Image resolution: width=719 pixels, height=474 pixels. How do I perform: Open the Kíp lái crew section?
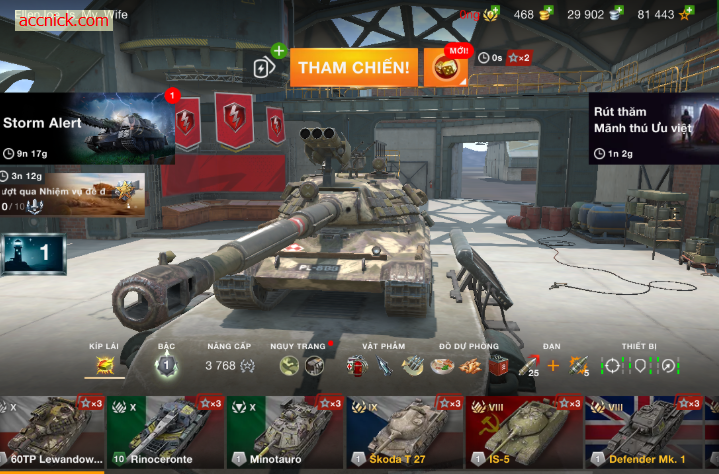point(104,365)
